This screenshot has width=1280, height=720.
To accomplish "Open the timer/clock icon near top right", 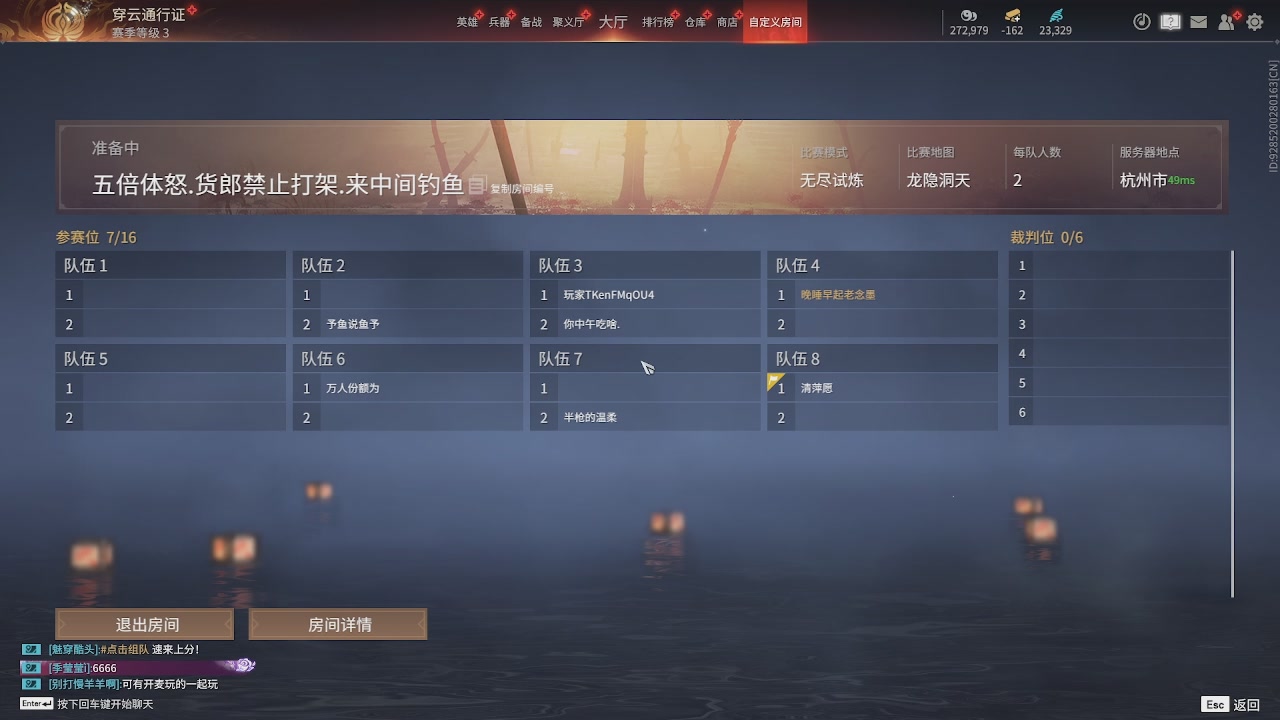I will 1141,21.
